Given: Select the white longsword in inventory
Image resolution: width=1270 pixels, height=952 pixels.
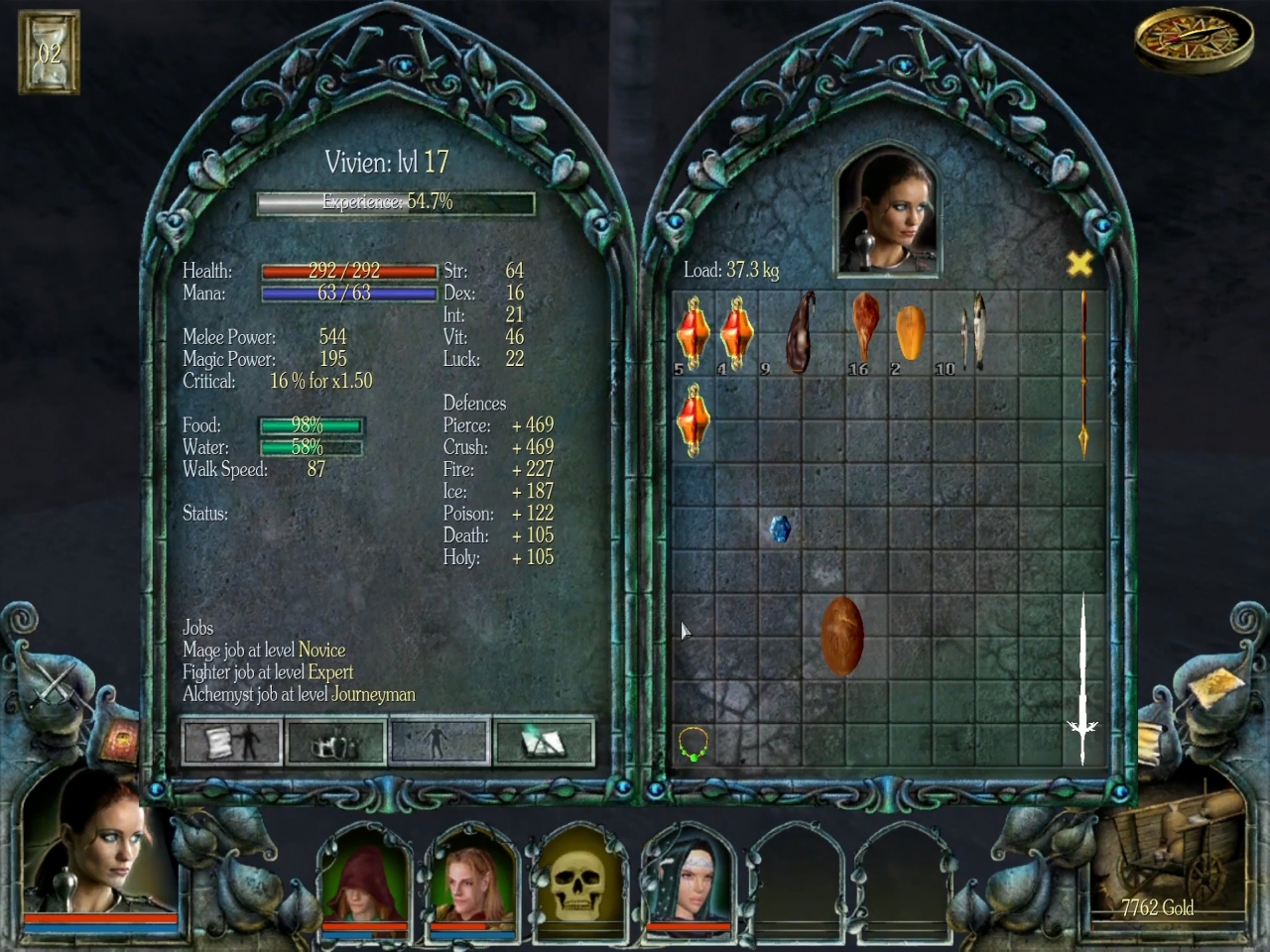Looking at the screenshot, I should point(1082,679).
